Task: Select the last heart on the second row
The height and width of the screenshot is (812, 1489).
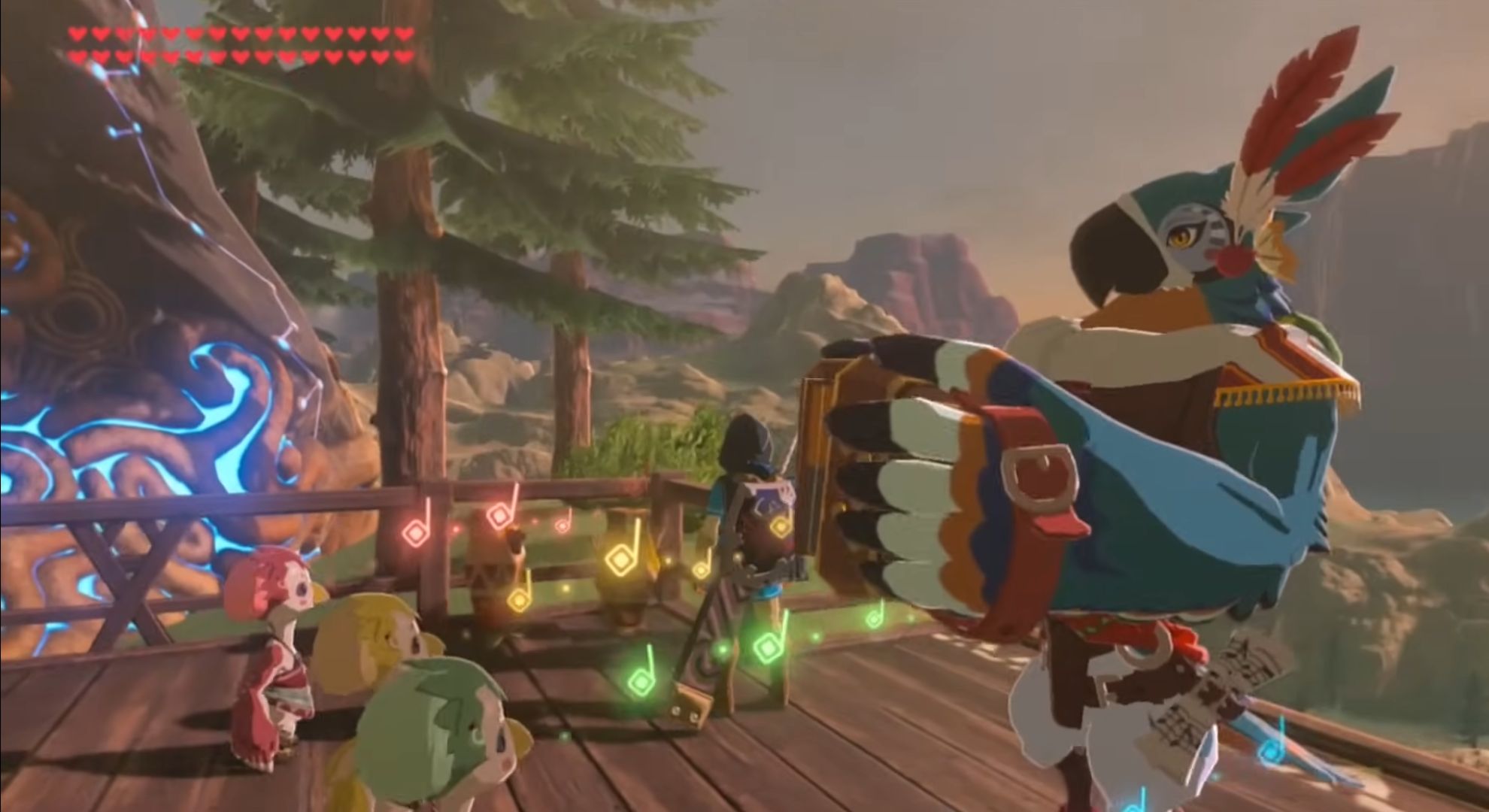Action: coord(406,54)
